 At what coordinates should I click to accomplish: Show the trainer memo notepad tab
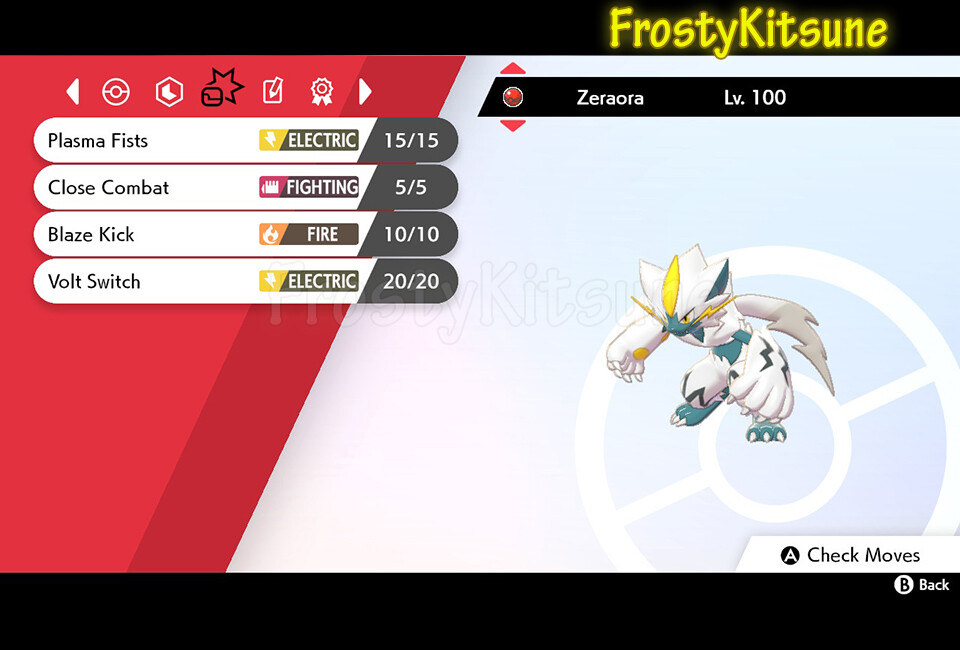272,92
